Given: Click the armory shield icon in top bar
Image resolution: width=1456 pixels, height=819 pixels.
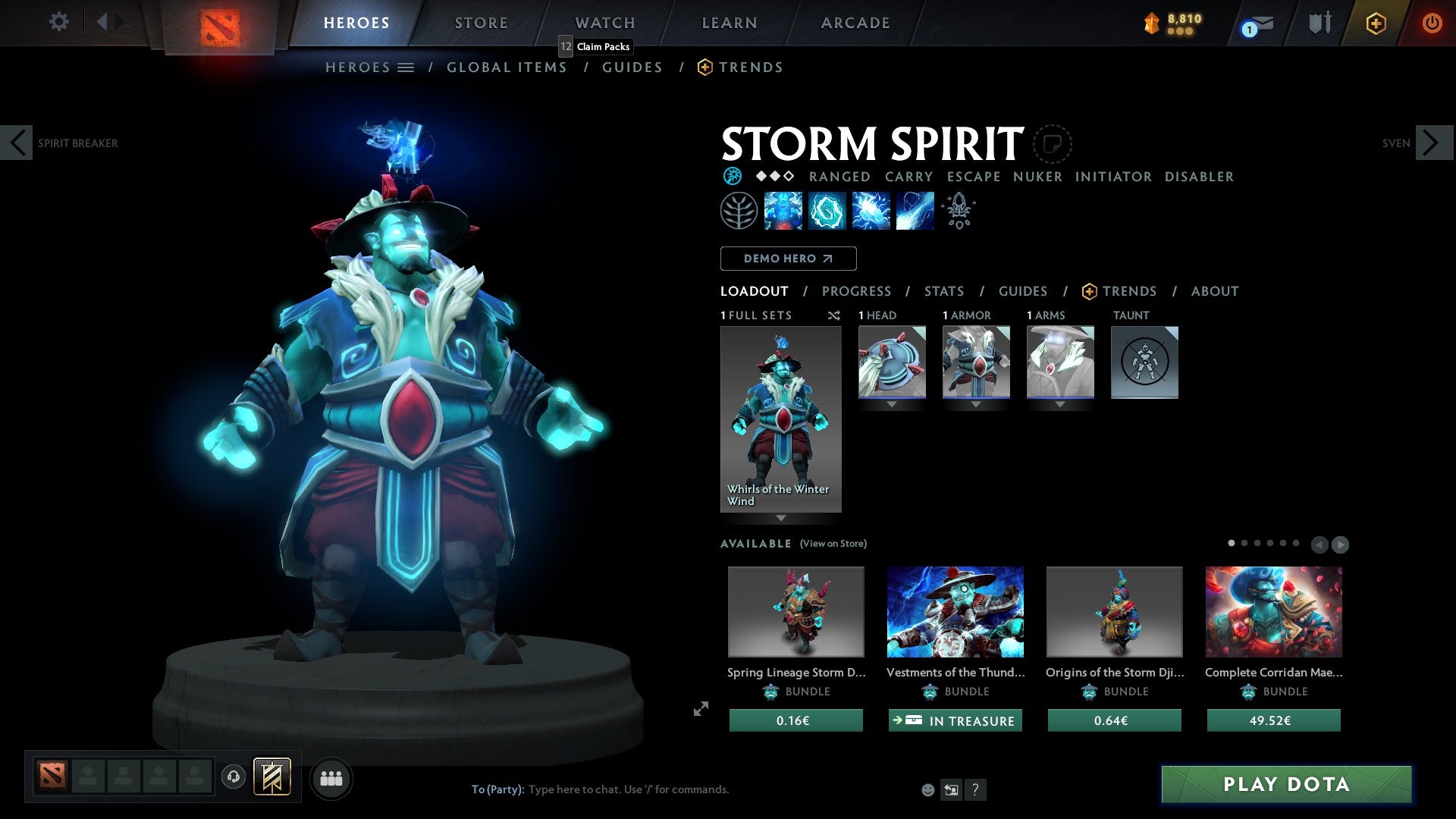Looking at the screenshot, I should click(x=1319, y=23).
